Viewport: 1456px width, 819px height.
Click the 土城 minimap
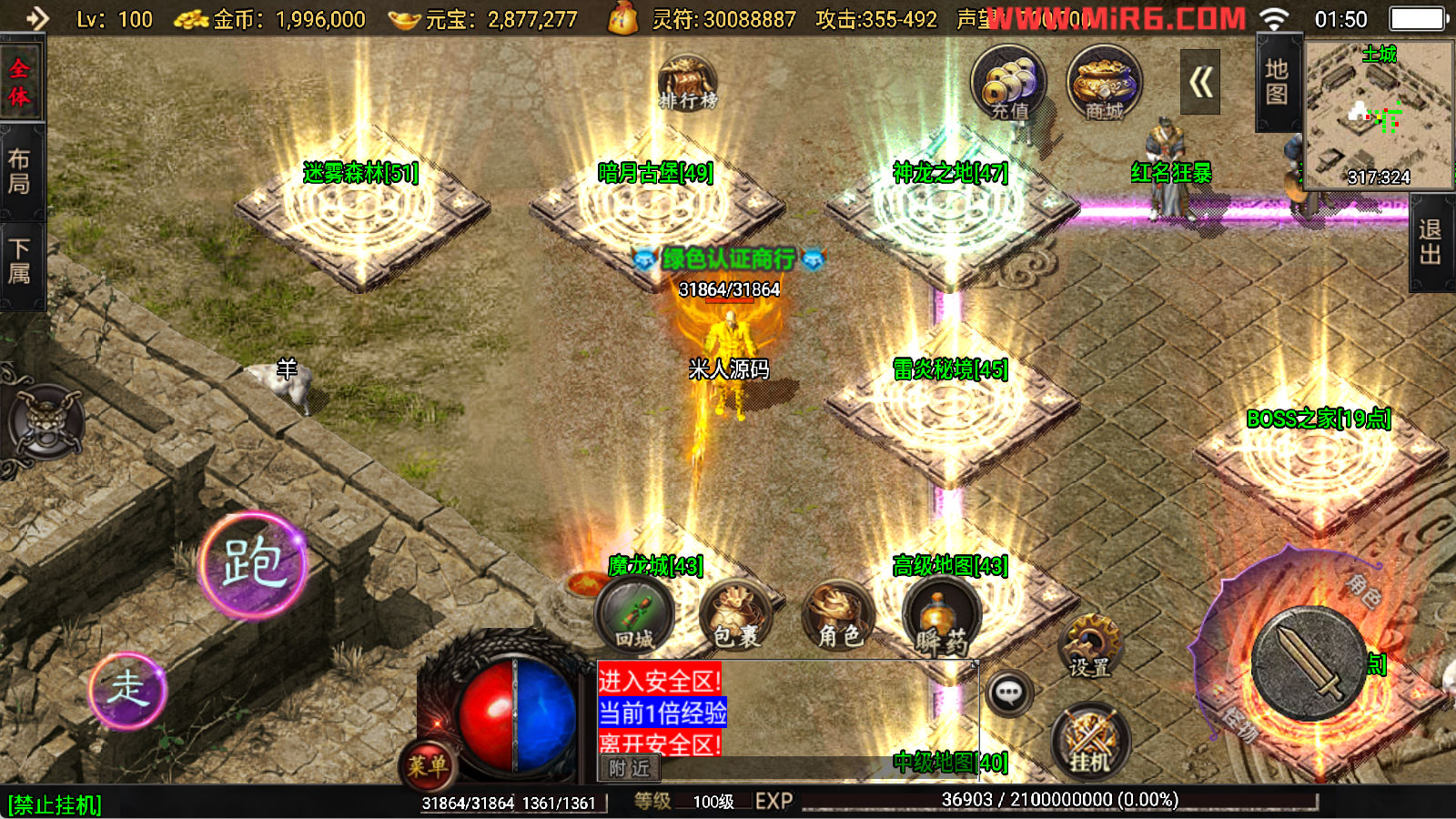point(1379,114)
